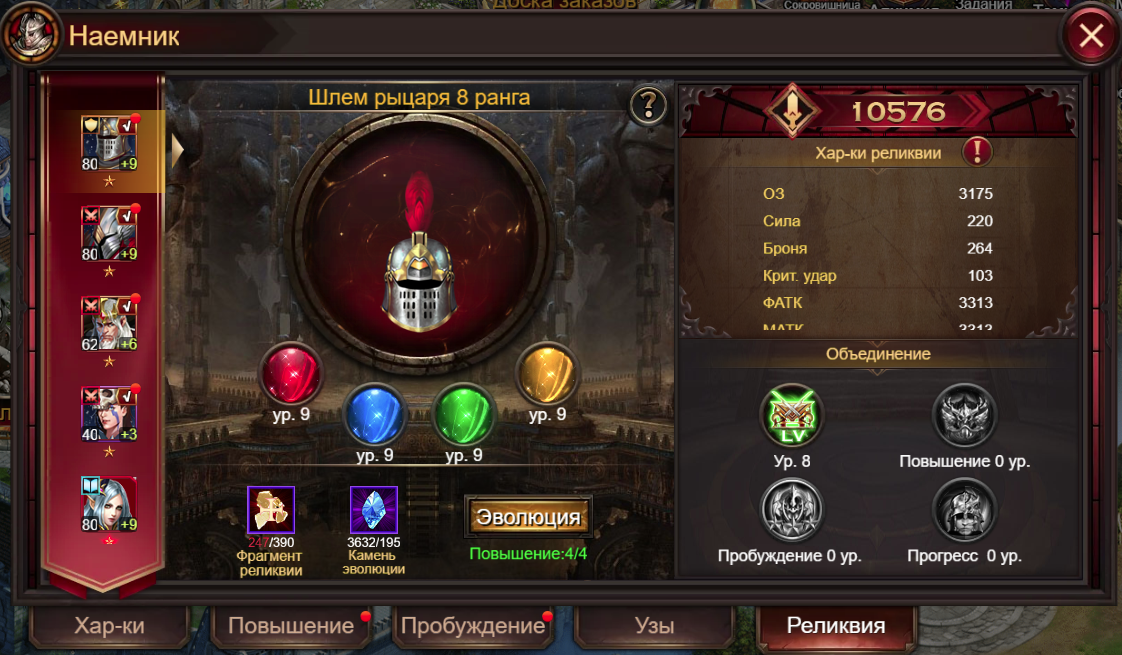1122x655 pixels.
Task: Click the green gem socket
Action: (464, 414)
